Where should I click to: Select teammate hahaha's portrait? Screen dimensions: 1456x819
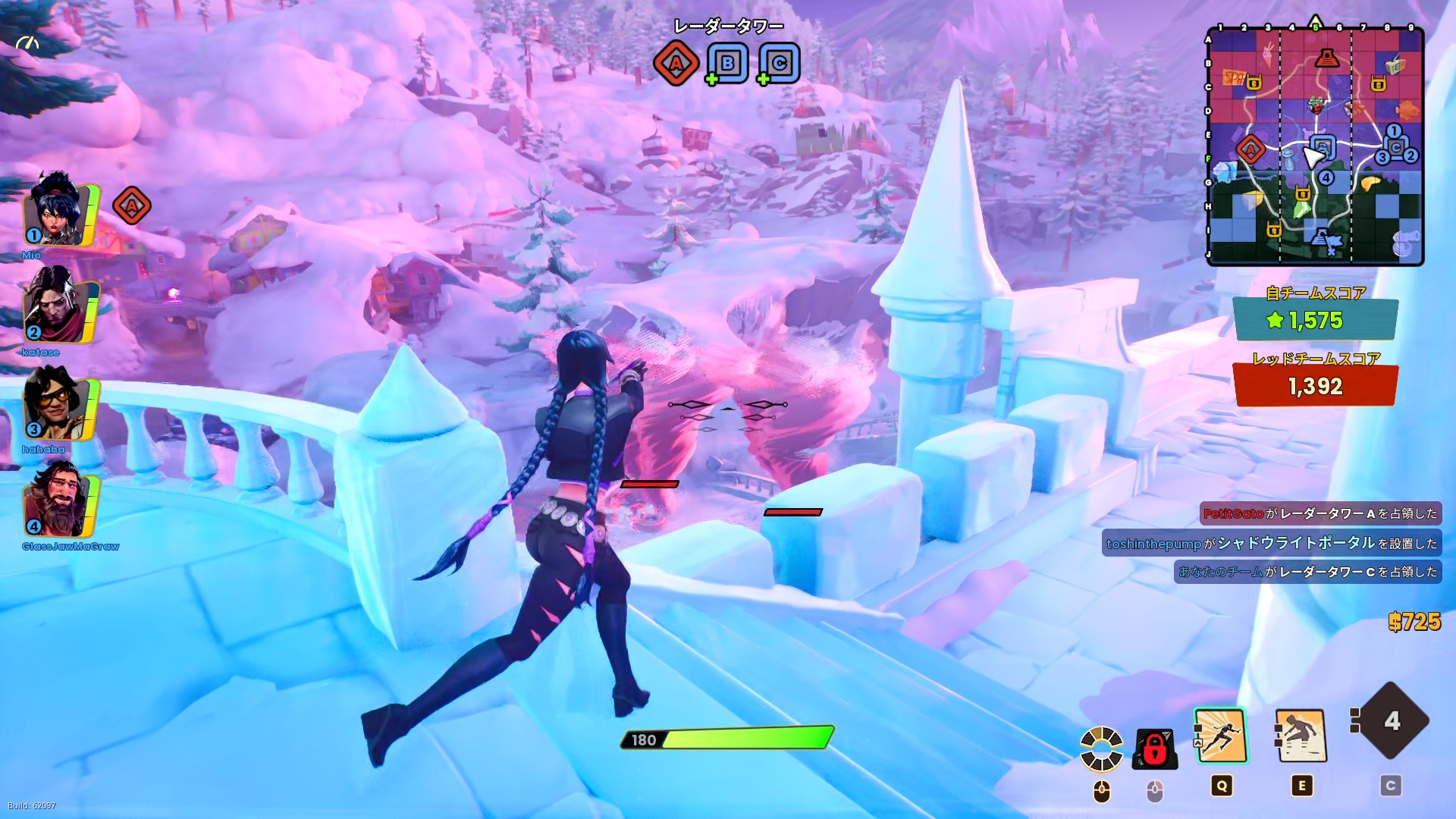point(58,406)
